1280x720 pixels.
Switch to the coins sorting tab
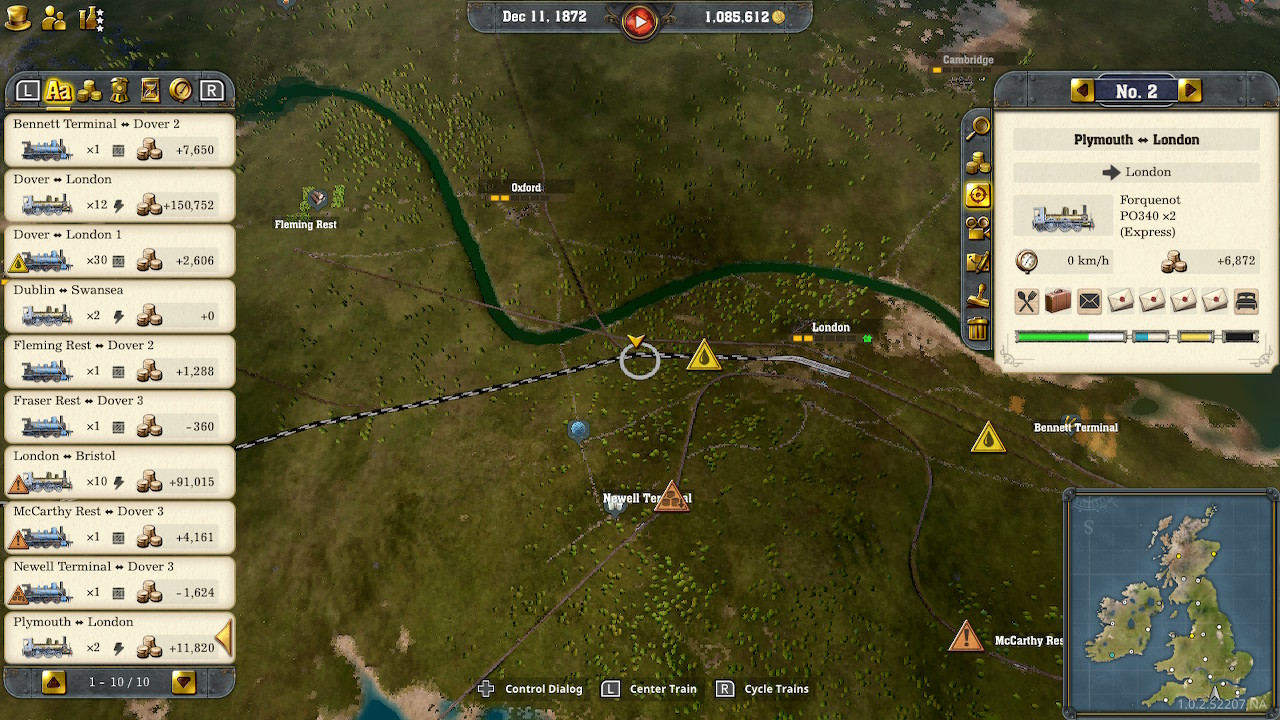88,90
